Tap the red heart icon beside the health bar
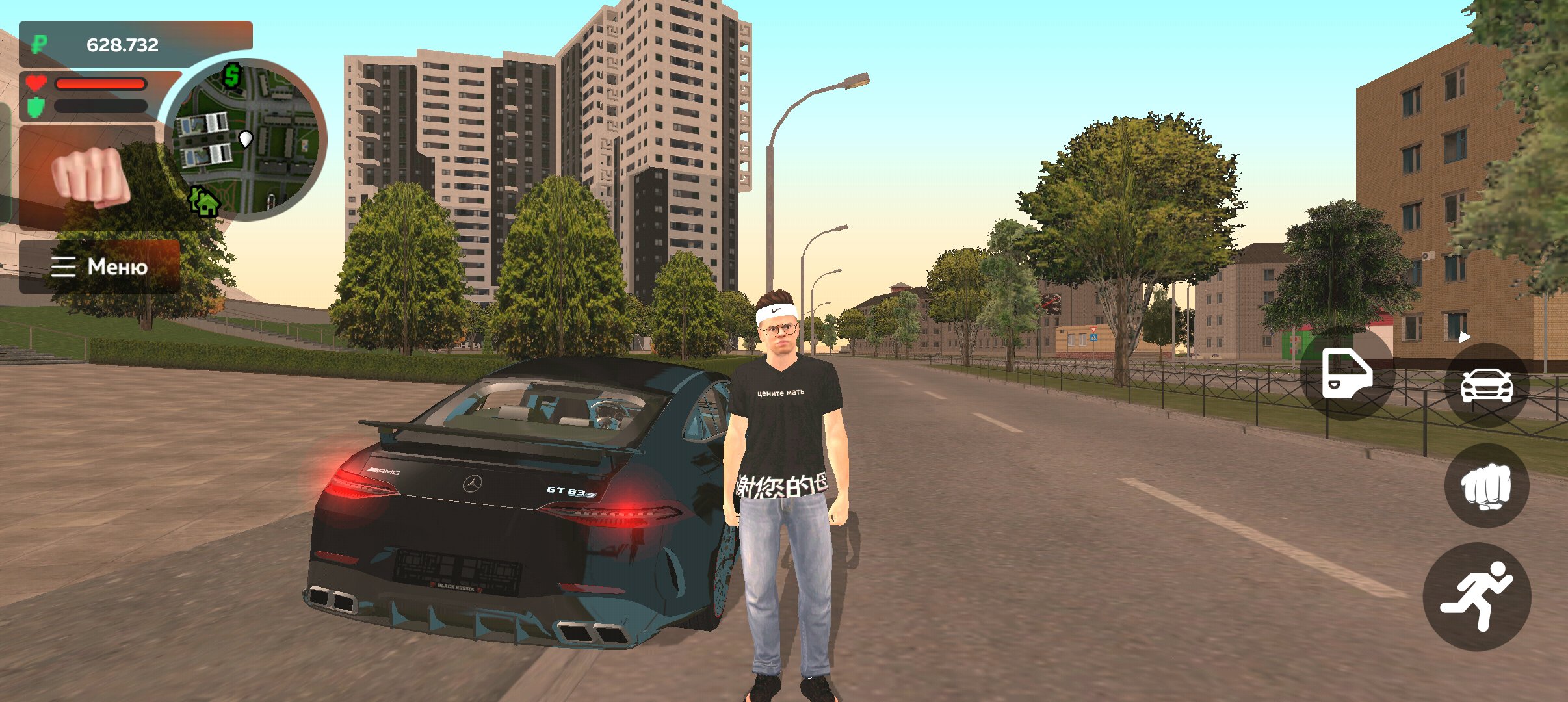 (36, 83)
